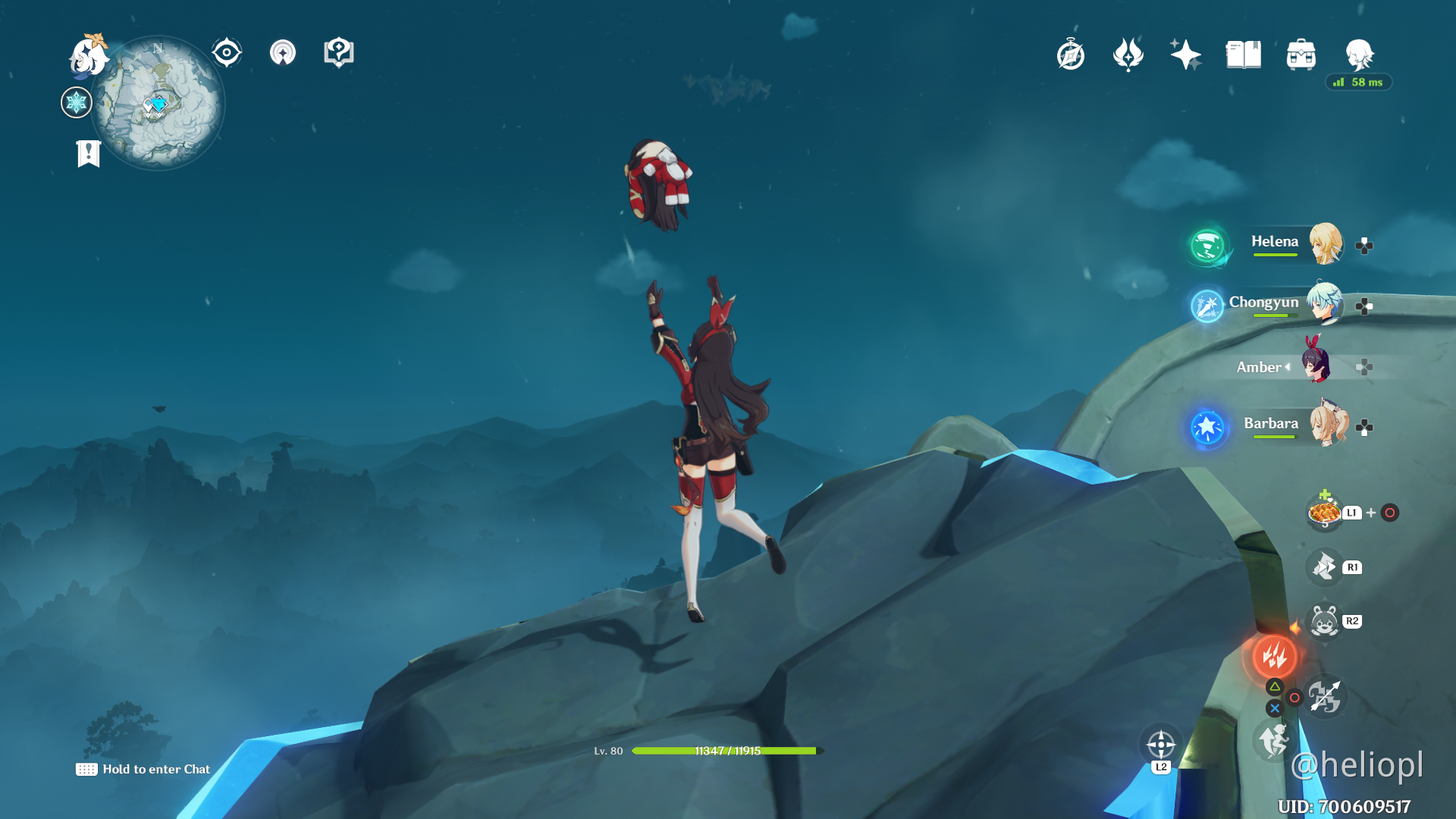Open the circular minimap
Viewport: 1456px width, 819px height.
(x=159, y=104)
